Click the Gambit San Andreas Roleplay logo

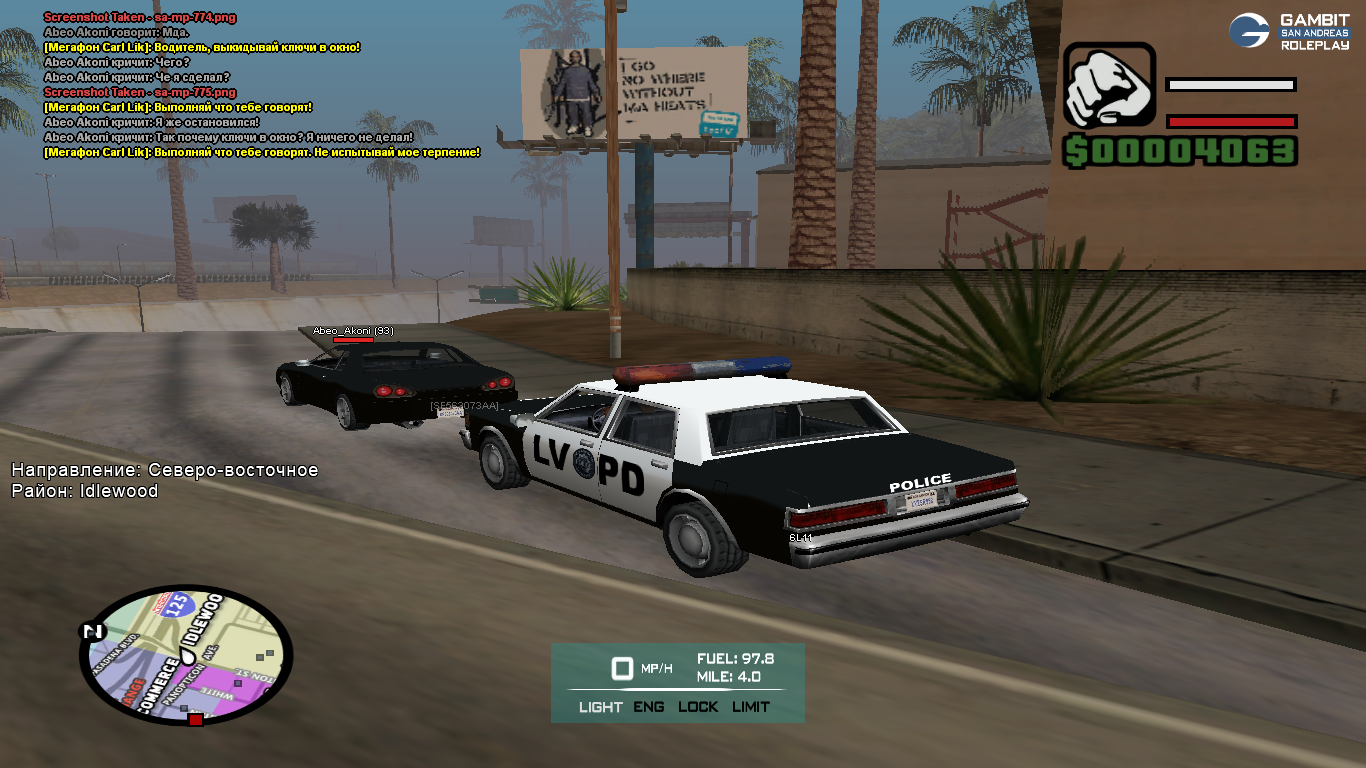pyautogui.click(x=1289, y=31)
